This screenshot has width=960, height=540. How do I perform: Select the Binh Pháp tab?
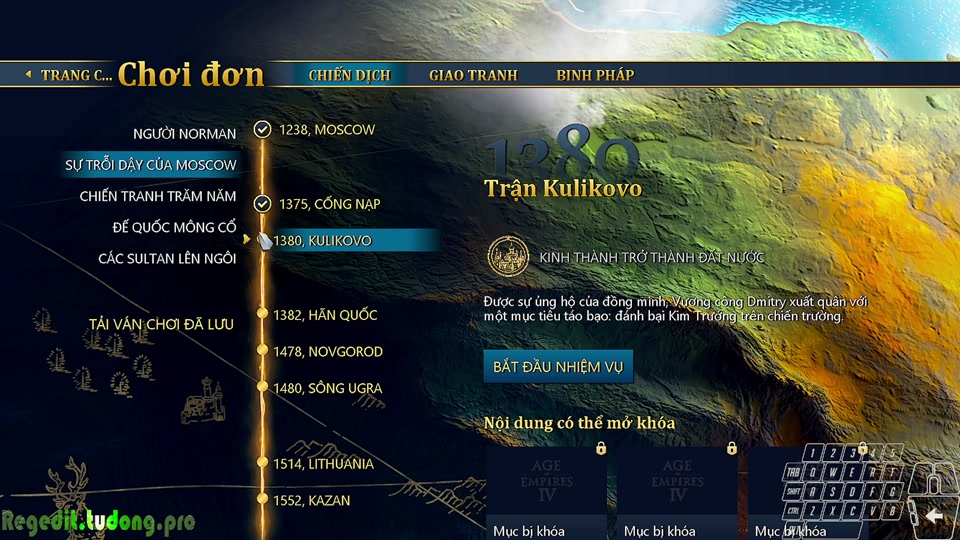pos(595,75)
